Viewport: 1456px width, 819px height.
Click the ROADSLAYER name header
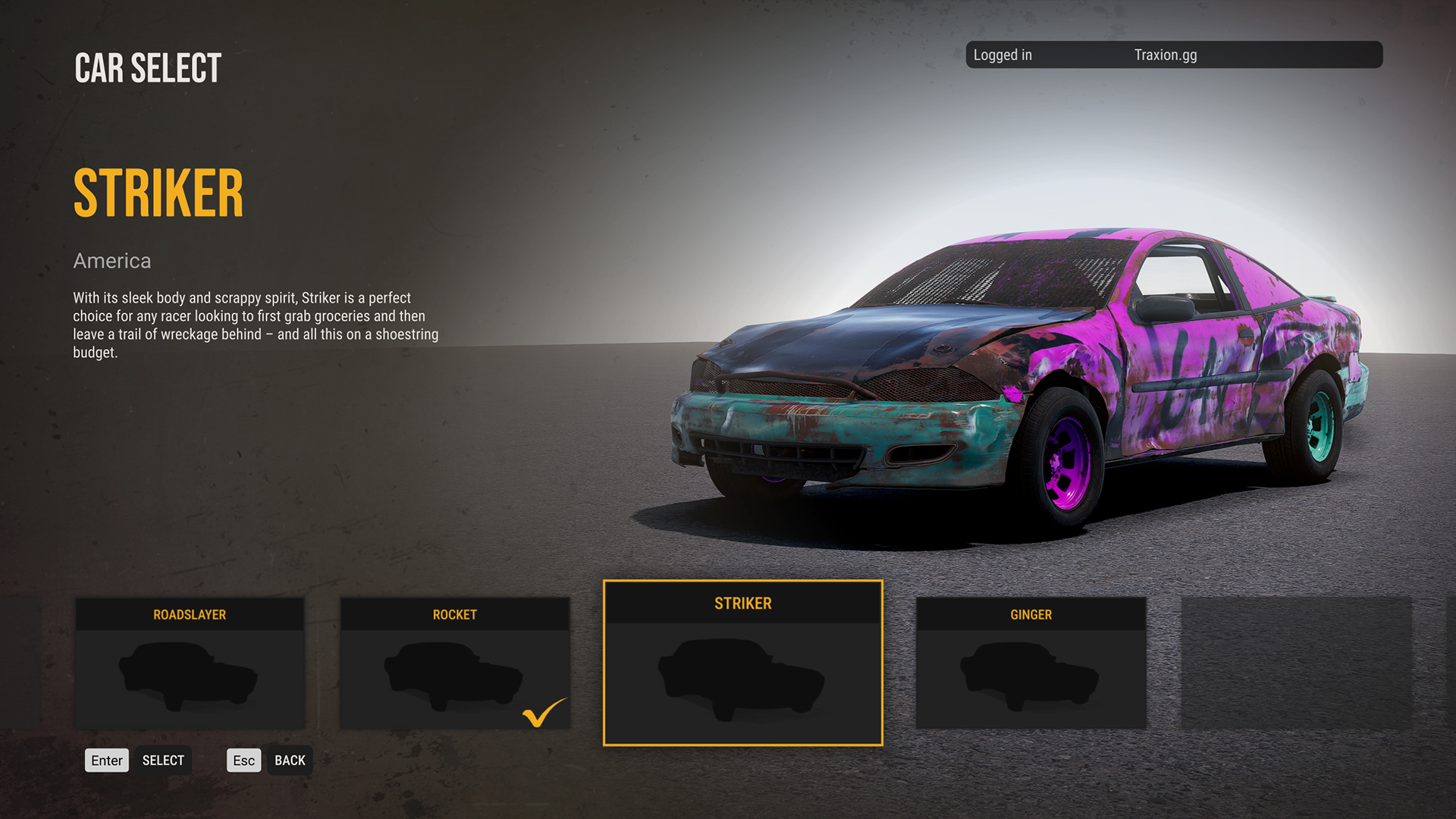[190, 614]
